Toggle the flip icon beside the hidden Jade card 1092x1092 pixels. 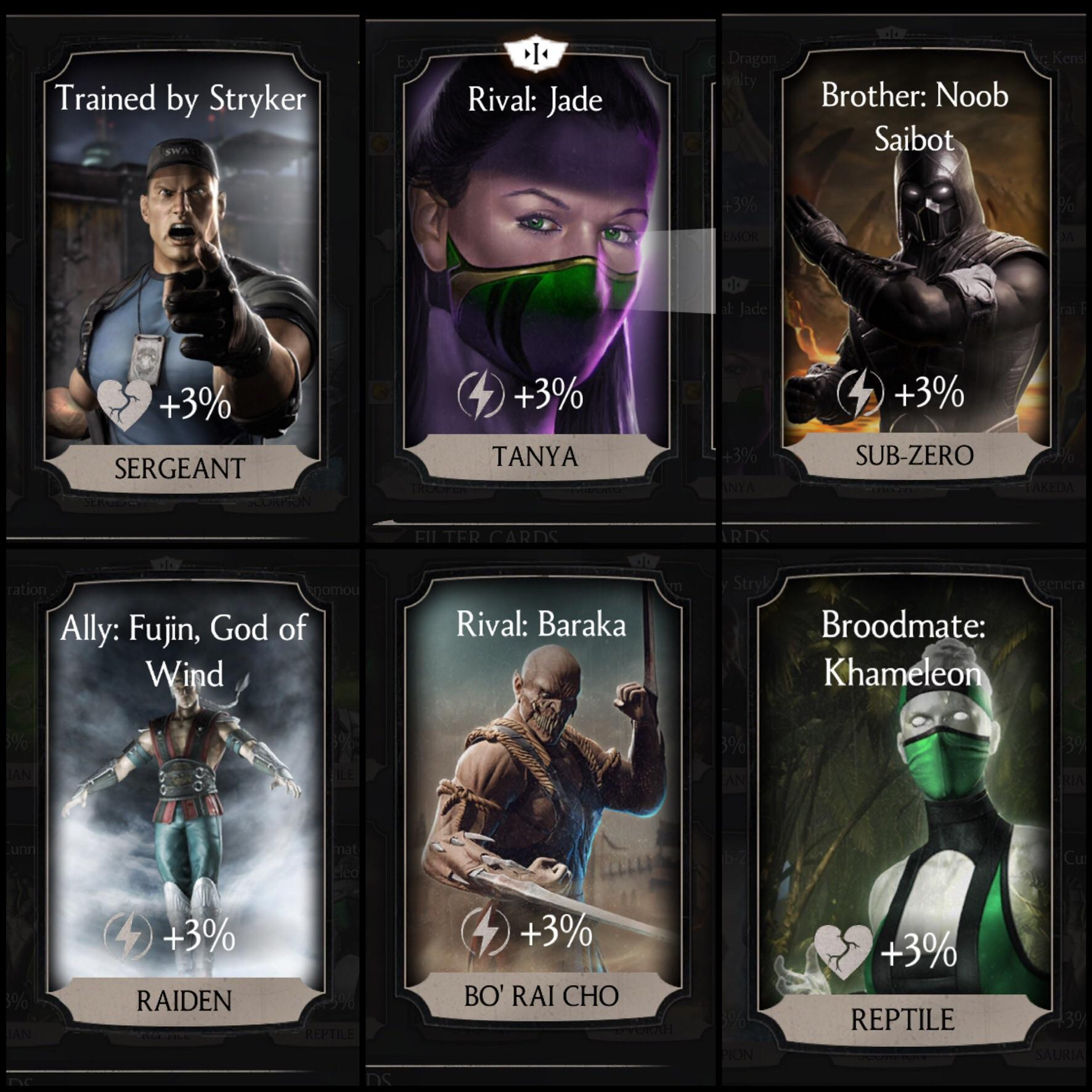732,284
